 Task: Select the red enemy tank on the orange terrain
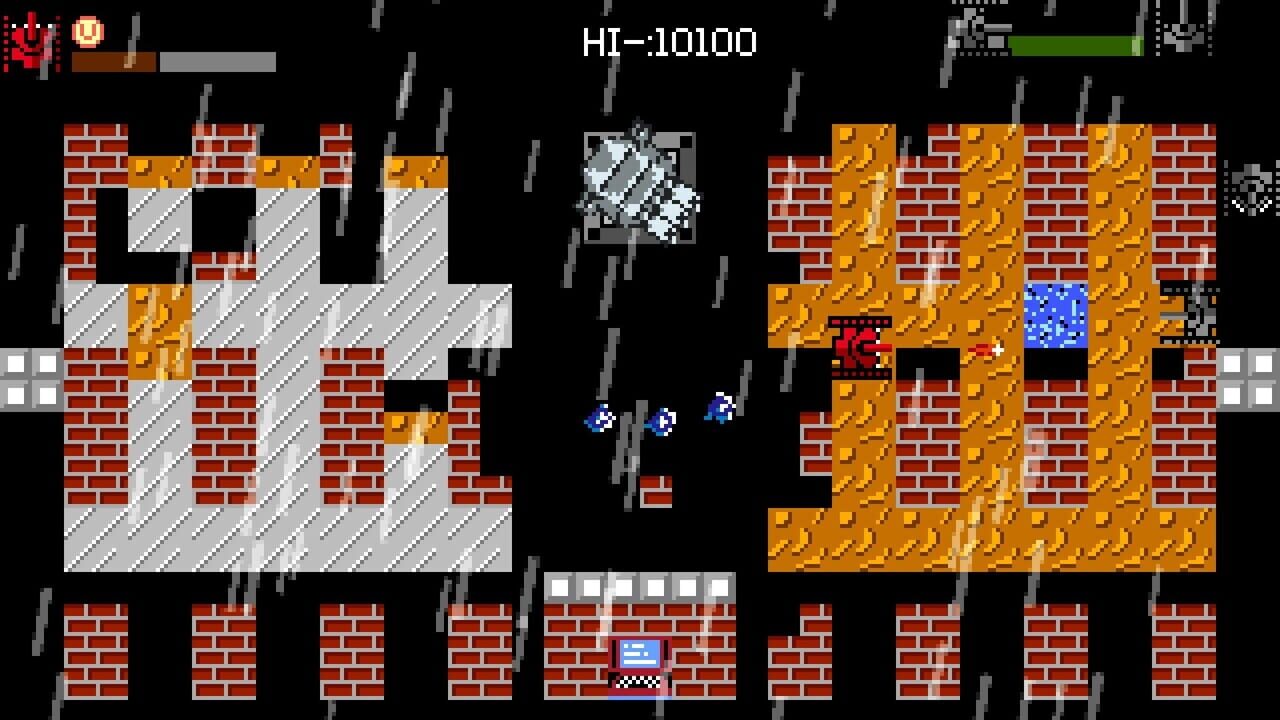pos(860,348)
